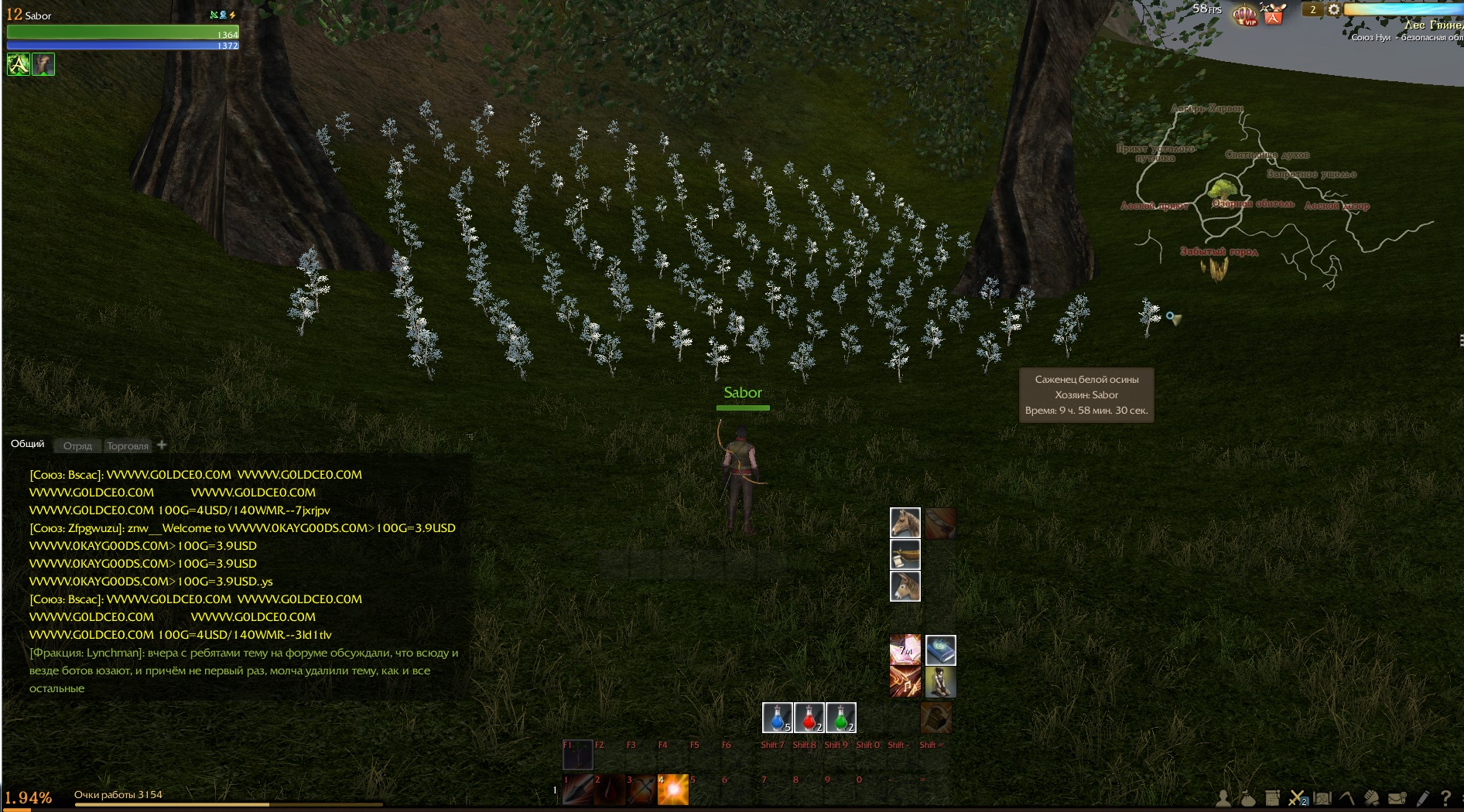Switch to the Отряд chat tab
1464x812 pixels.
click(x=77, y=446)
